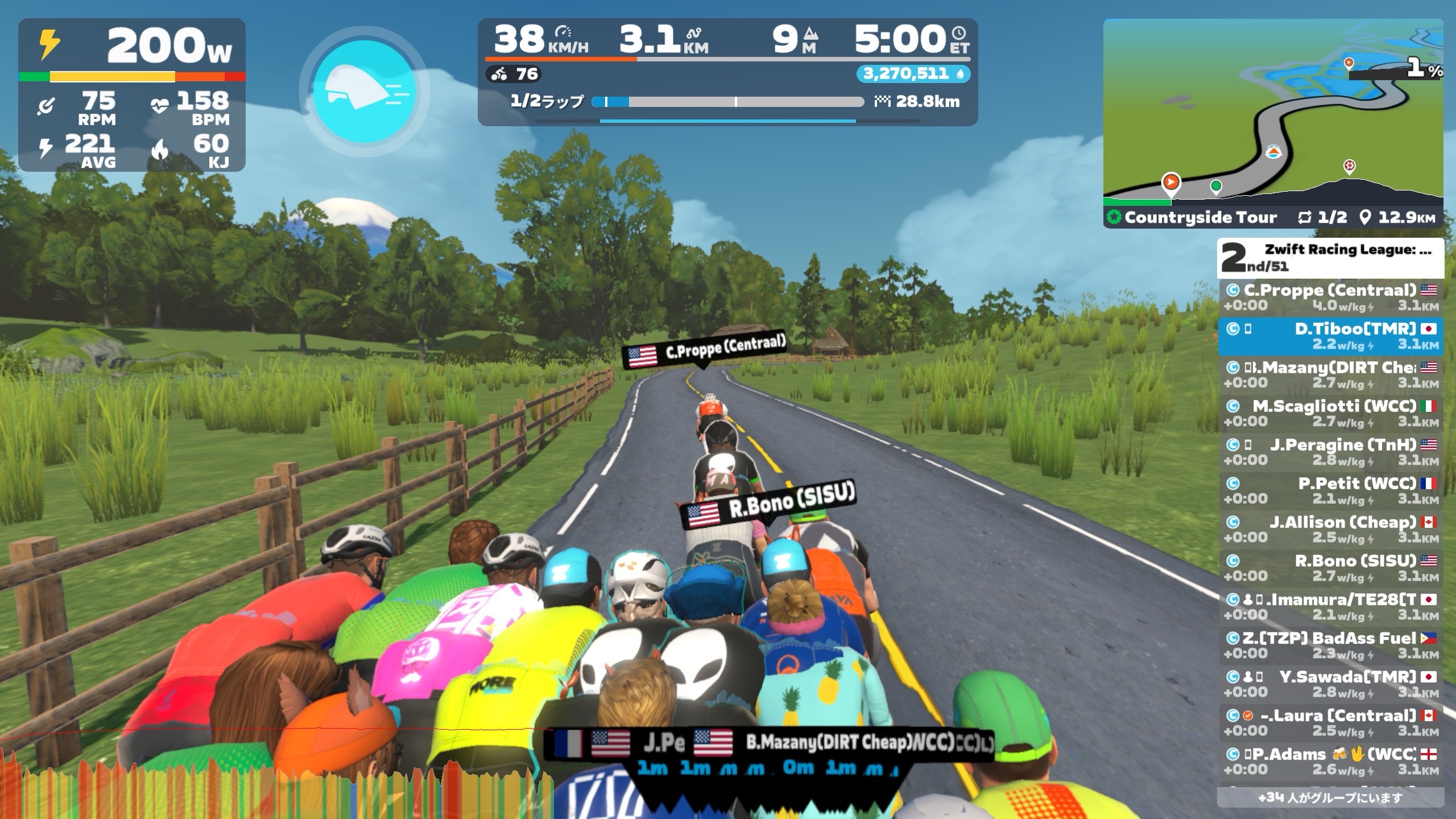Pick Y.Sawada[TMR] from the rider list
Screen dimensions: 1456x819
pyautogui.click(x=1330, y=684)
